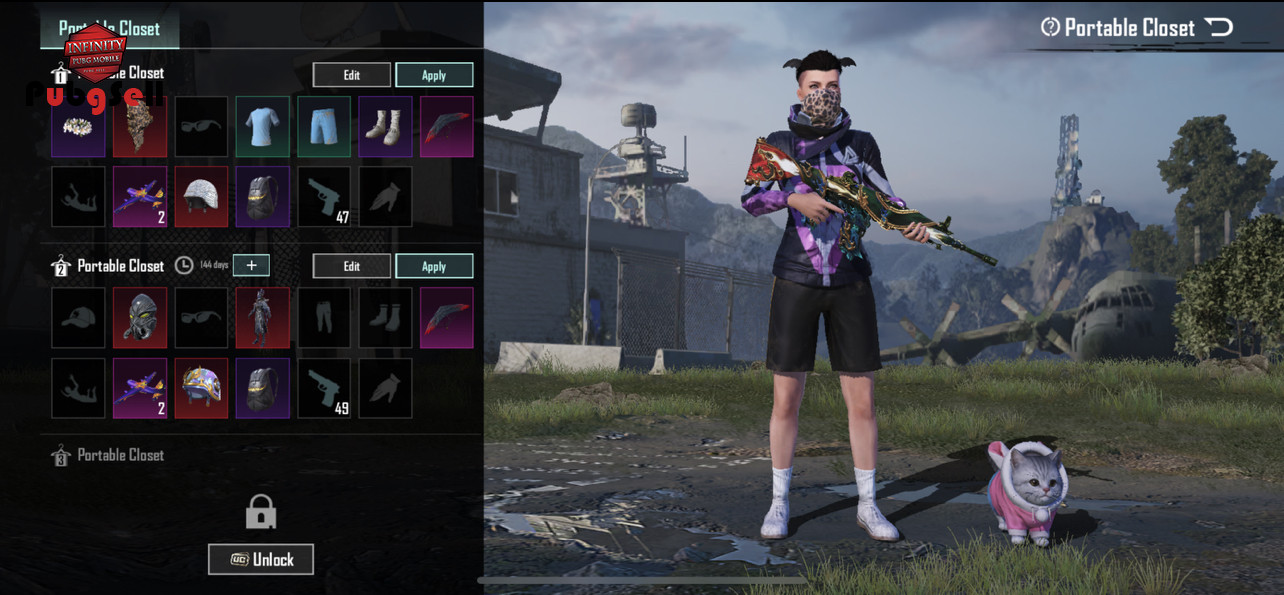Viewport: 1284px width, 595px height.
Task: Select the light blue t-shirt slot
Action: click(263, 126)
